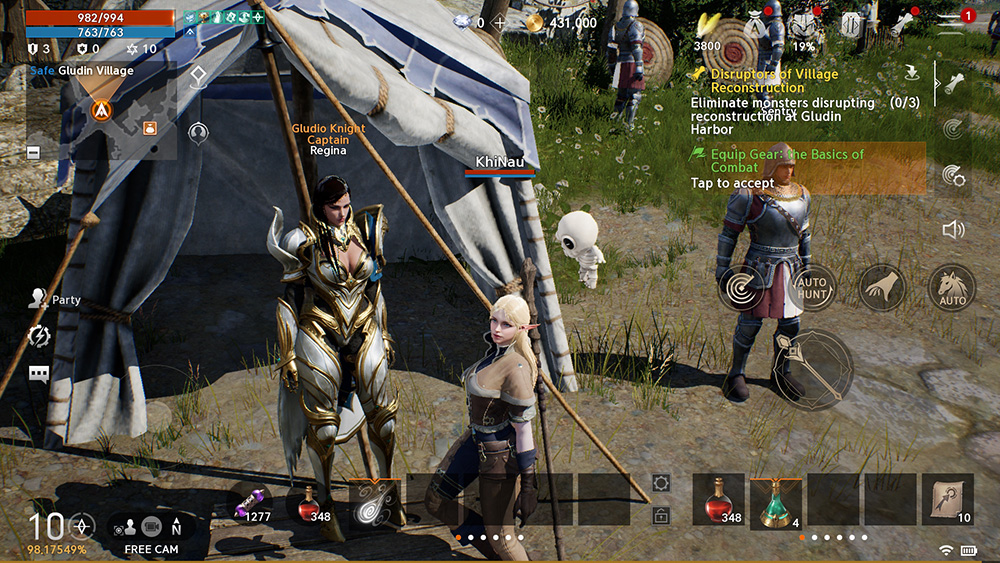The width and height of the screenshot is (1000, 563).
Task: Use the red potion with 348 beside the crystal
Action: (x=309, y=503)
